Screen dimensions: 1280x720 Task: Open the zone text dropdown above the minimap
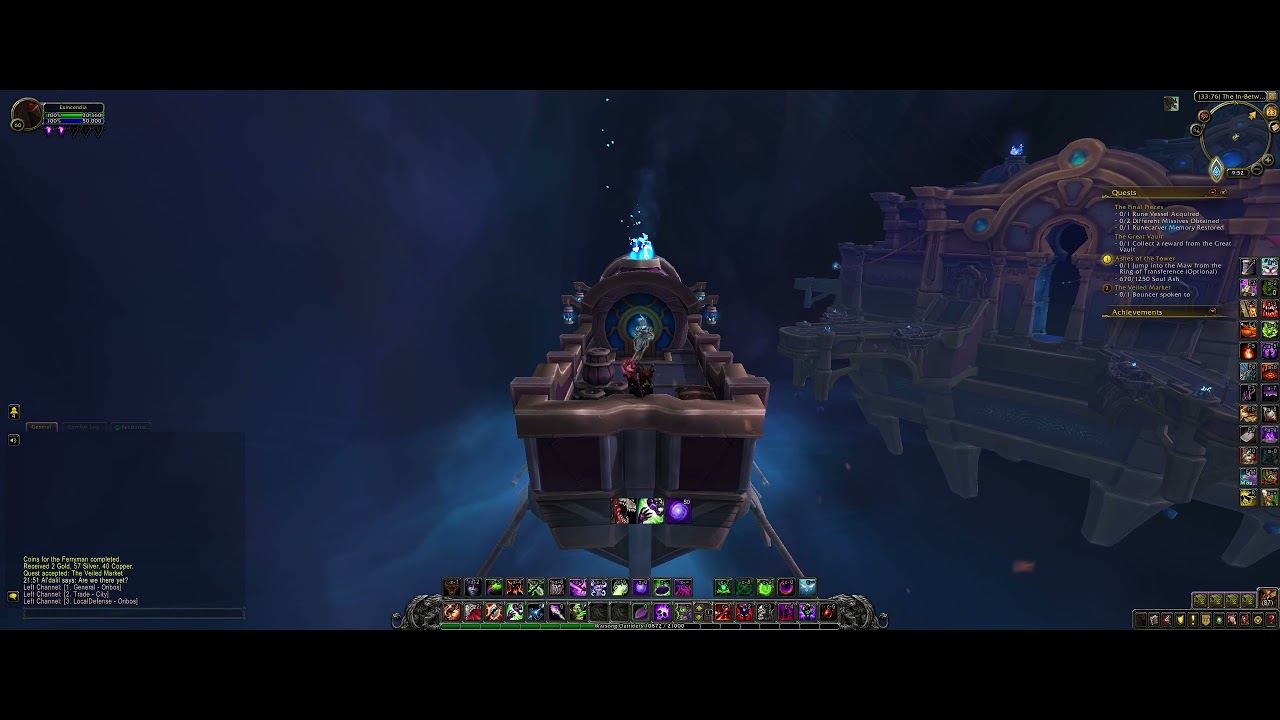1230,96
